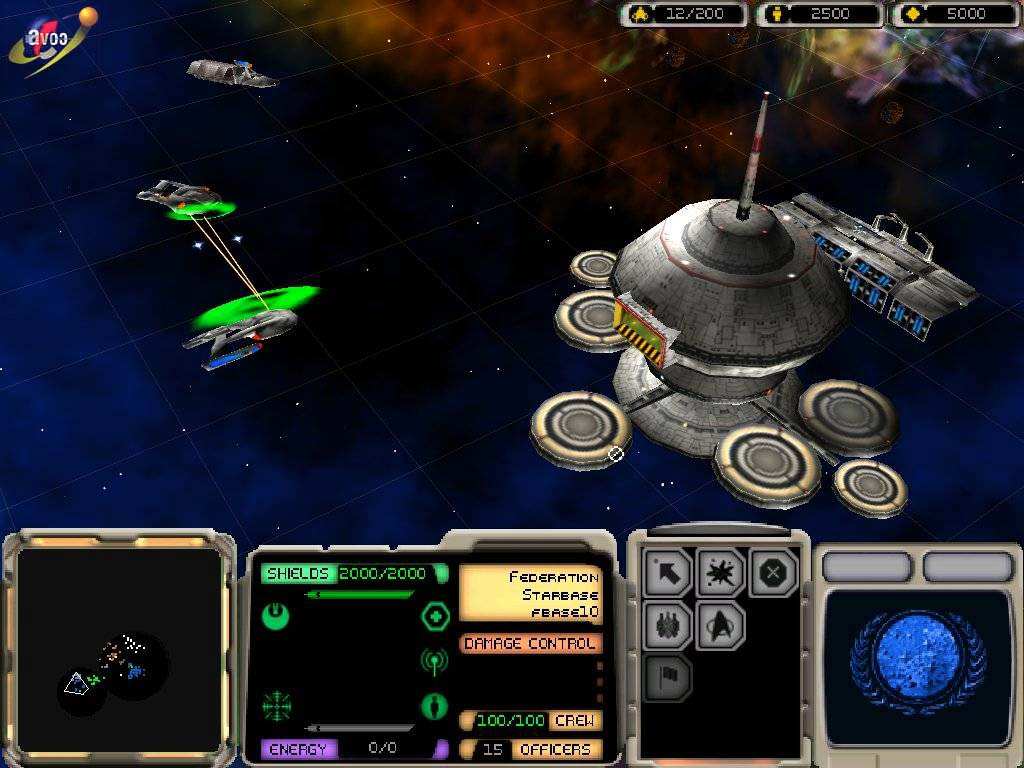Activate the explosion attack command
Image resolution: width=1024 pixels, height=768 pixels.
coord(721,574)
